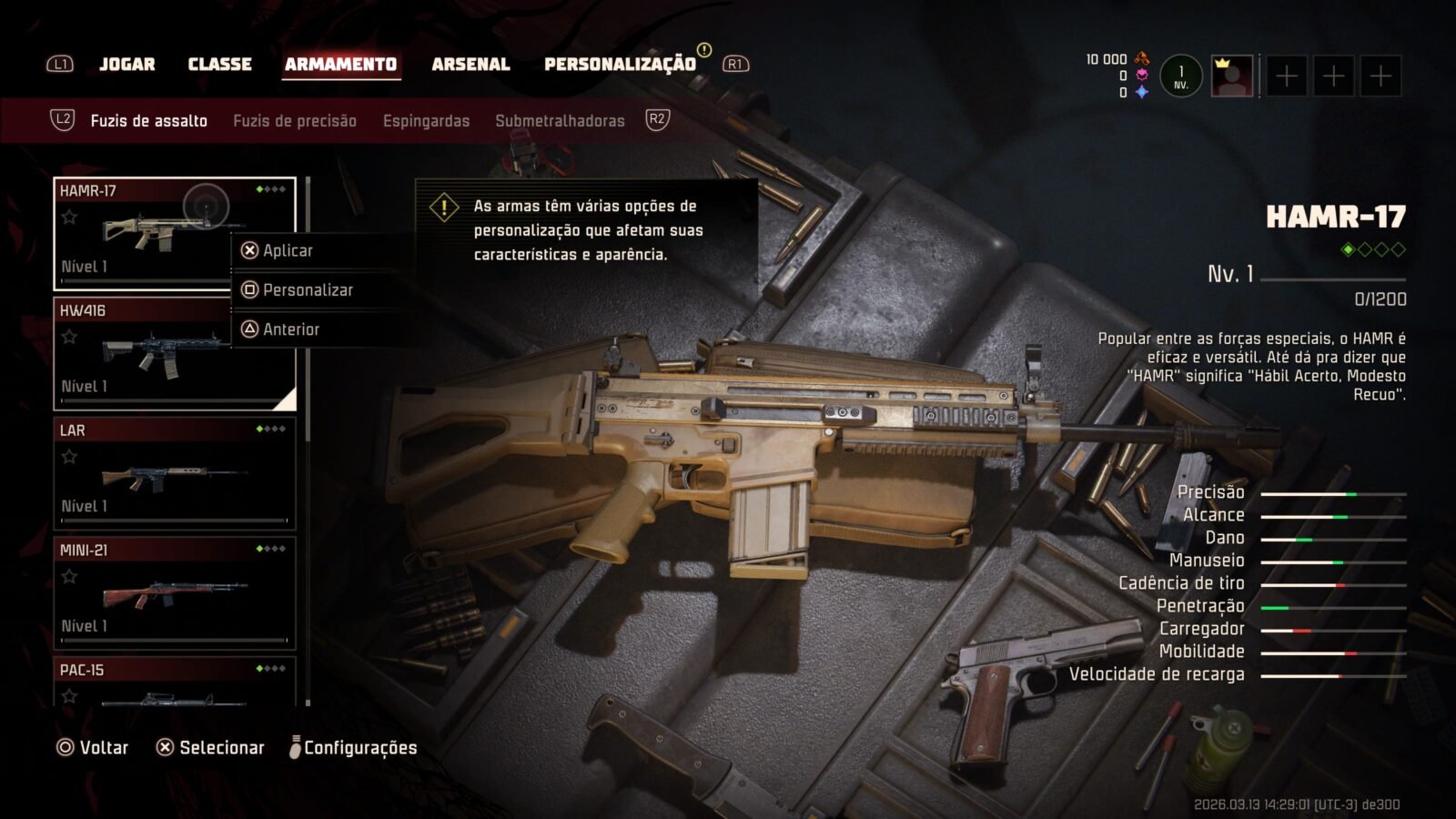Image resolution: width=1456 pixels, height=819 pixels.
Task: Select the MINI-21 rifle card
Action: (175, 592)
